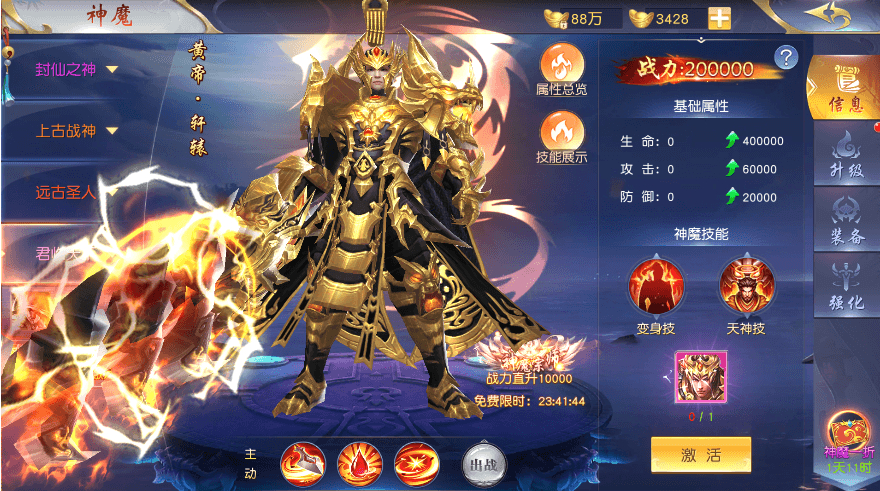
Task: Click the yellow 激活 activate button
Action: pyautogui.click(x=700, y=455)
